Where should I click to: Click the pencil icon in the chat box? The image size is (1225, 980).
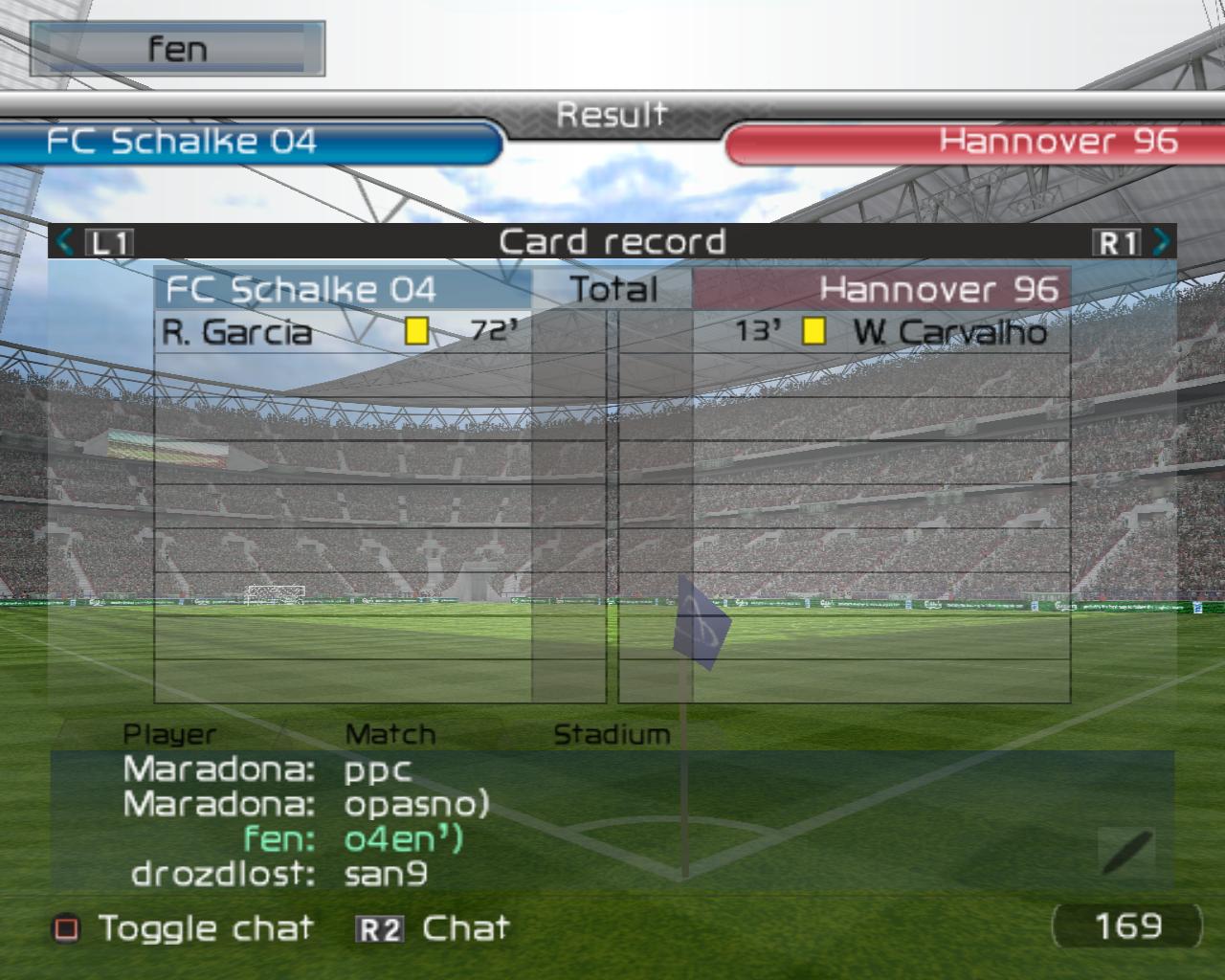coord(1126,851)
